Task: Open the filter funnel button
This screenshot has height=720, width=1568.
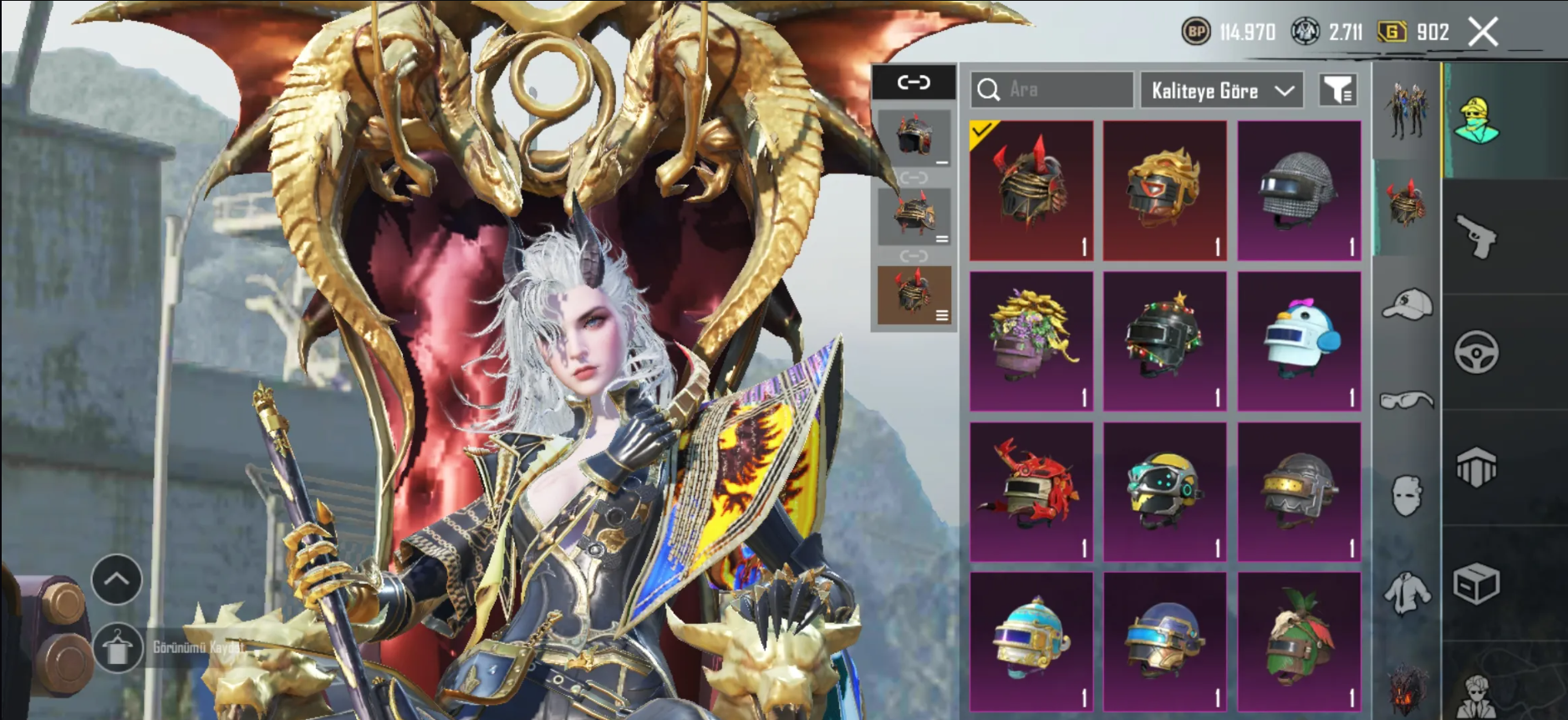Action: [x=1337, y=89]
